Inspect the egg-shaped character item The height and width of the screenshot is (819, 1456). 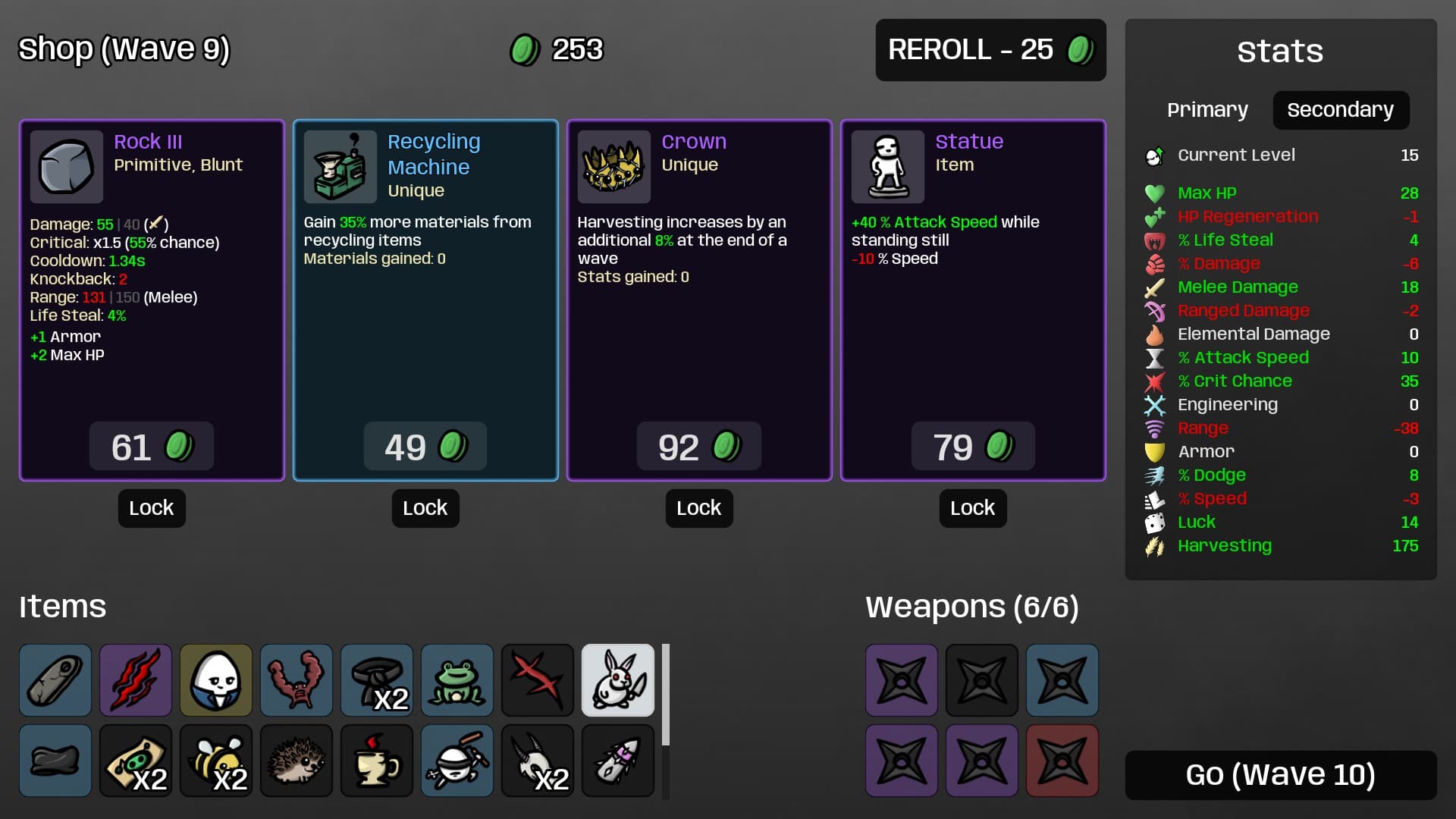(215, 680)
